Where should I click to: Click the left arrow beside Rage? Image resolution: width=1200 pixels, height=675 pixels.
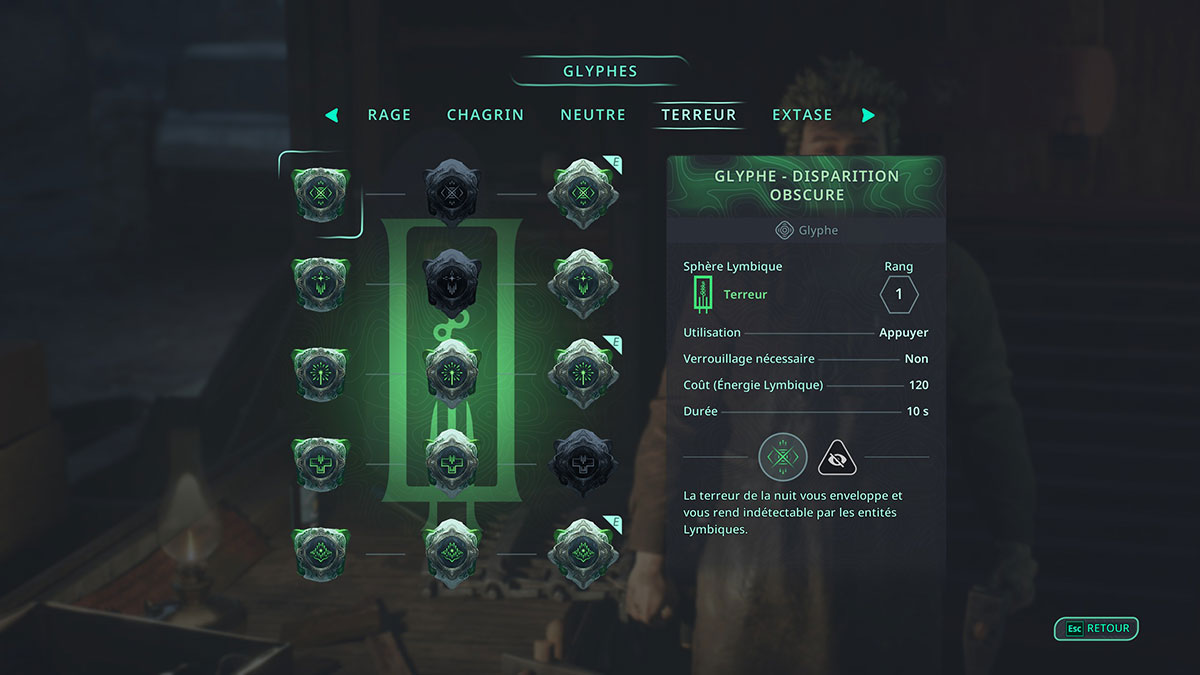pos(332,115)
